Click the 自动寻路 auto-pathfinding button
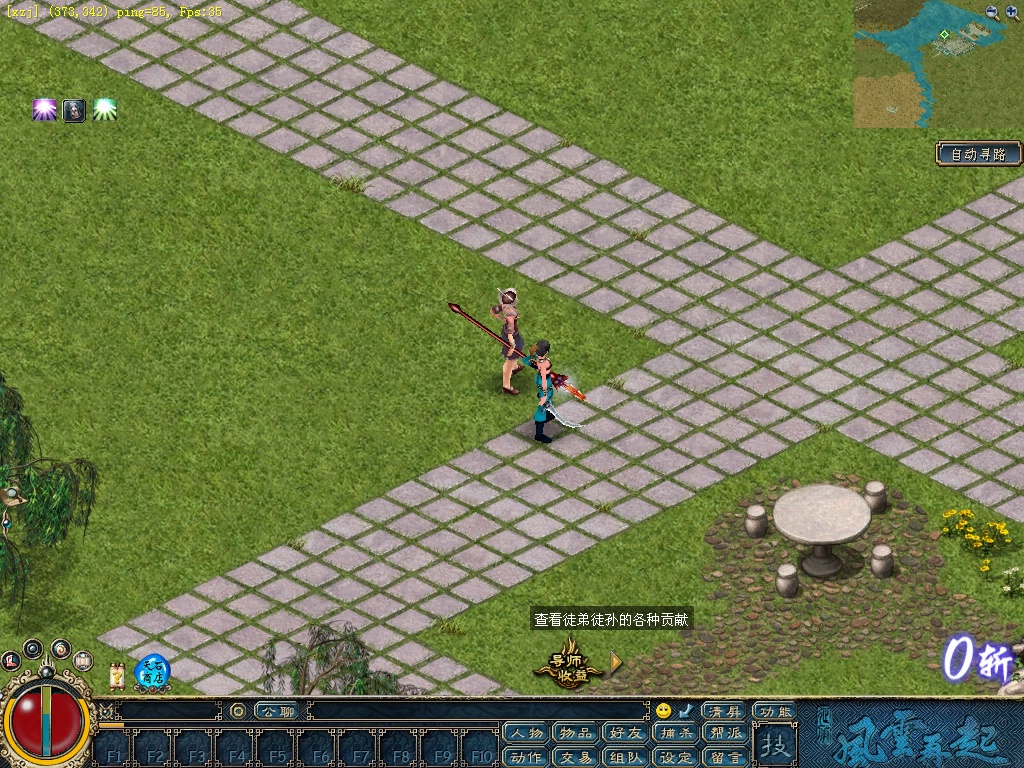This screenshot has height=768, width=1024. tap(978, 154)
